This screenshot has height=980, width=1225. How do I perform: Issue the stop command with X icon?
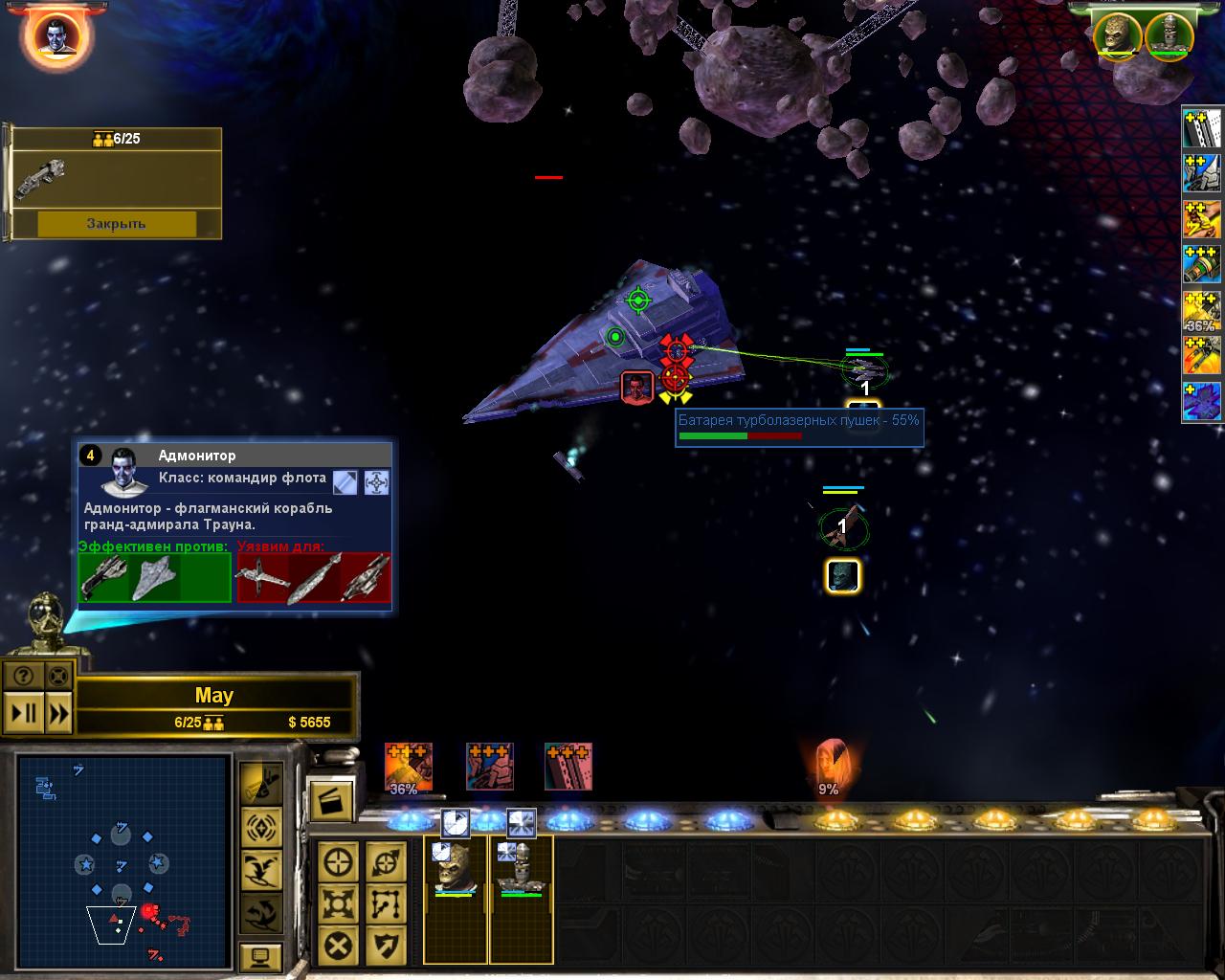[x=339, y=946]
